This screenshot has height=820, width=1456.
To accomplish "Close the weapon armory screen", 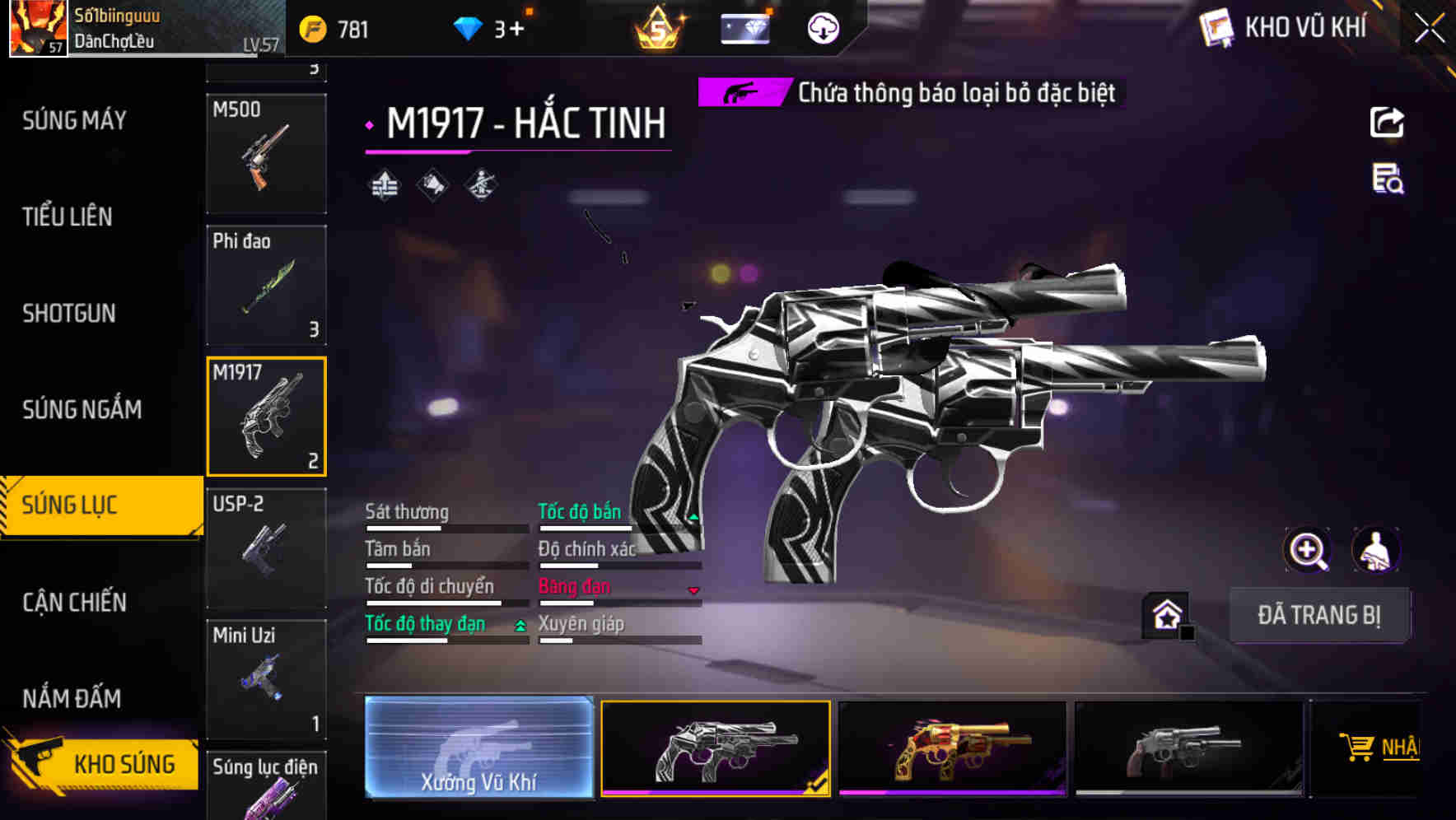I will [x=1429, y=29].
